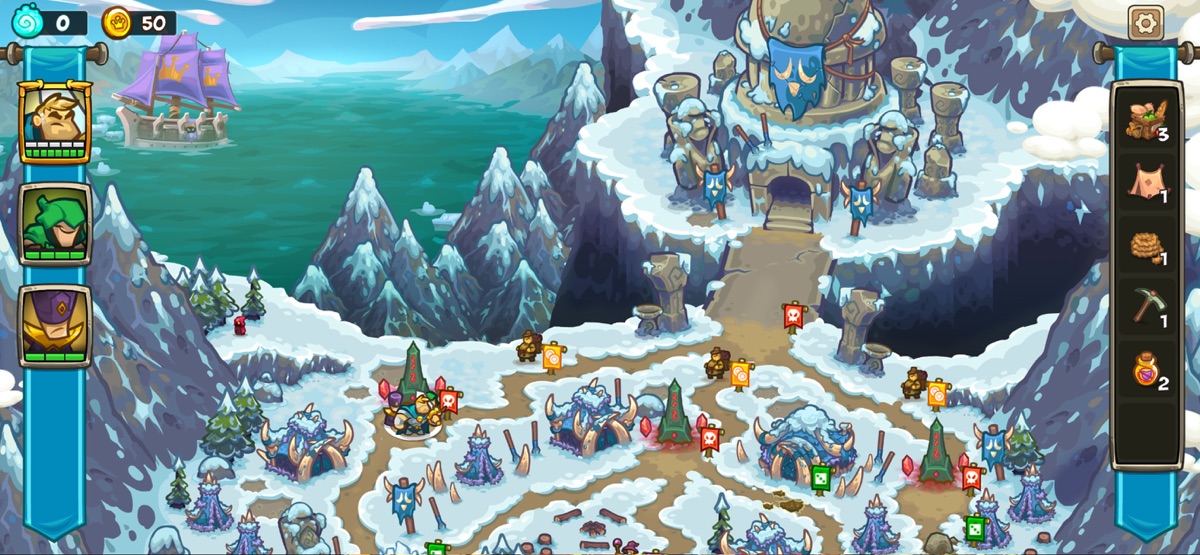Screen dimensions: 1200x555
Task: Select the green hooded hero portrait
Action: (55, 223)
